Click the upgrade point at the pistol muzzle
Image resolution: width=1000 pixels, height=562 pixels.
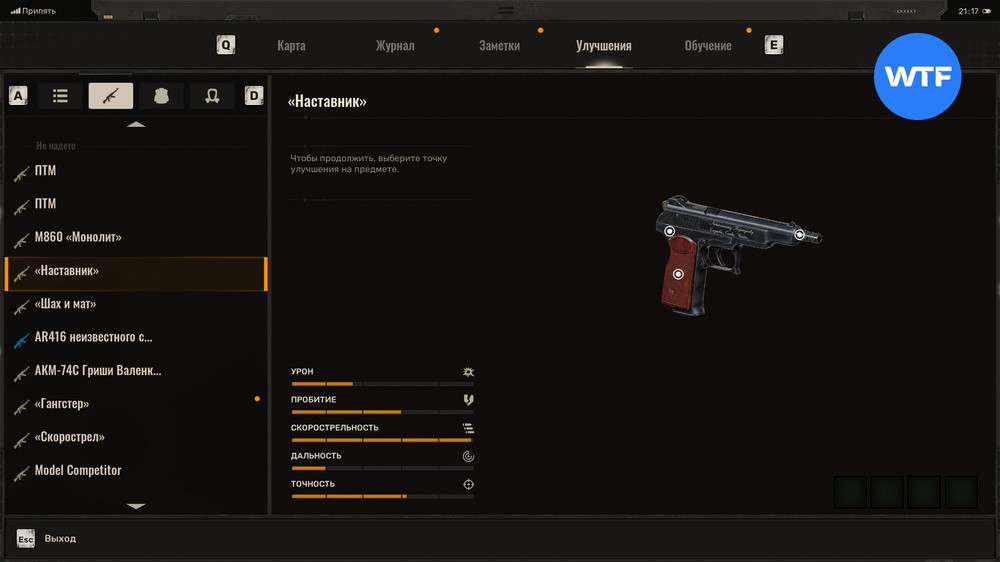tap(800, 234)
